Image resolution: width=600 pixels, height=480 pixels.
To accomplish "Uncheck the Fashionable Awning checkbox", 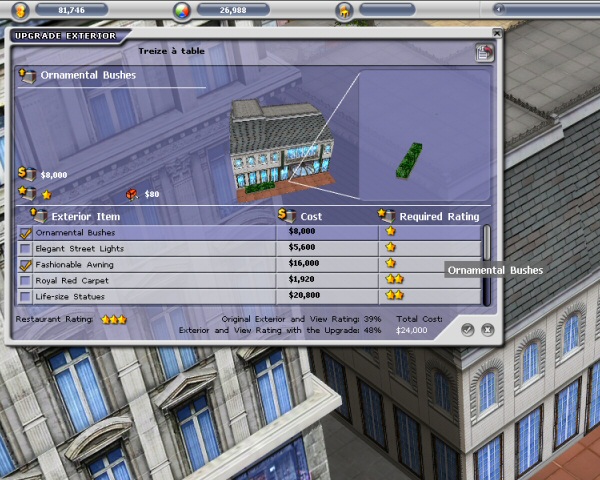I will (26, 265).
